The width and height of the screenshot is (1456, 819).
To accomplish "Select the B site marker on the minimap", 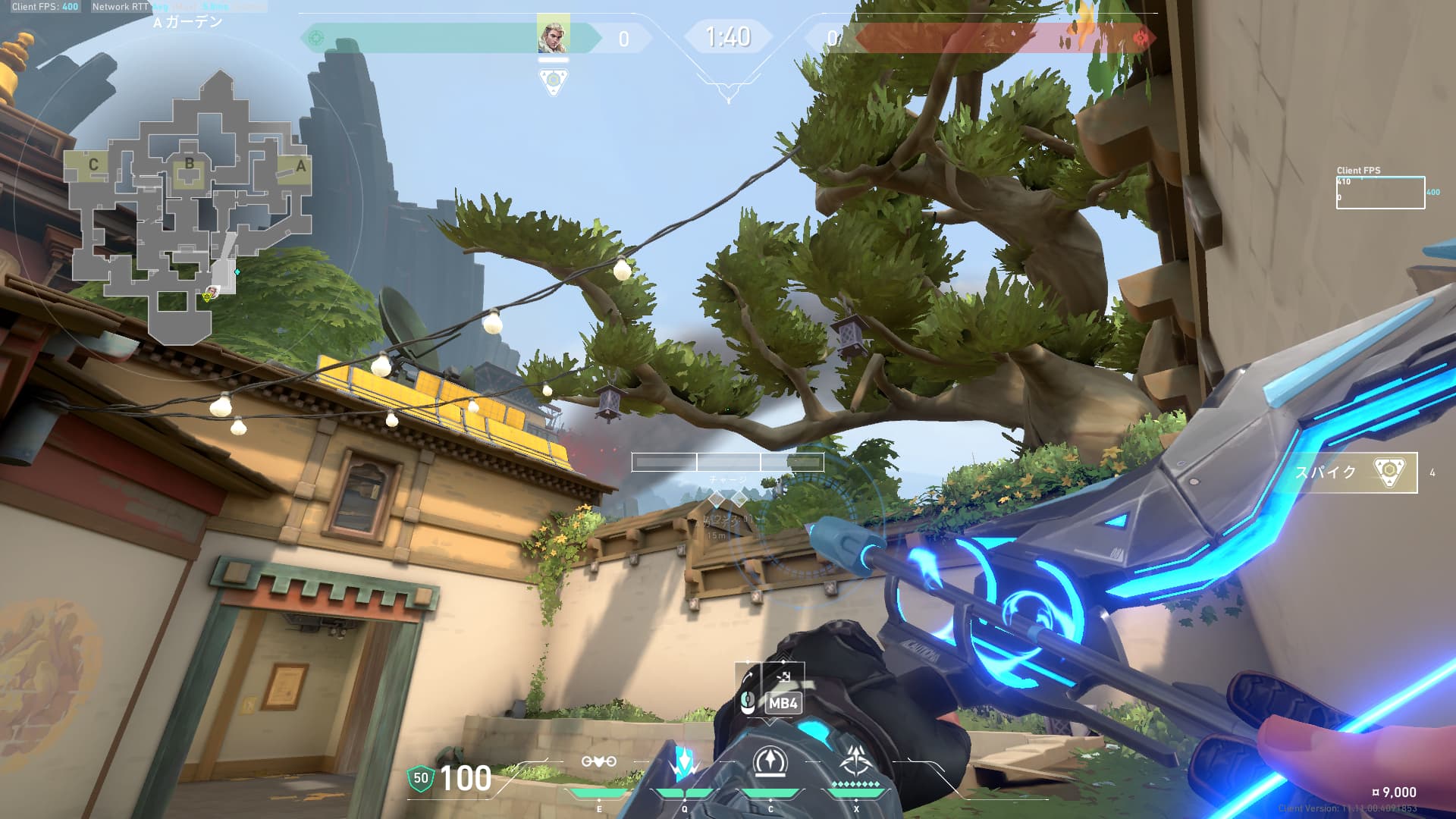I will tap(190, 164).
